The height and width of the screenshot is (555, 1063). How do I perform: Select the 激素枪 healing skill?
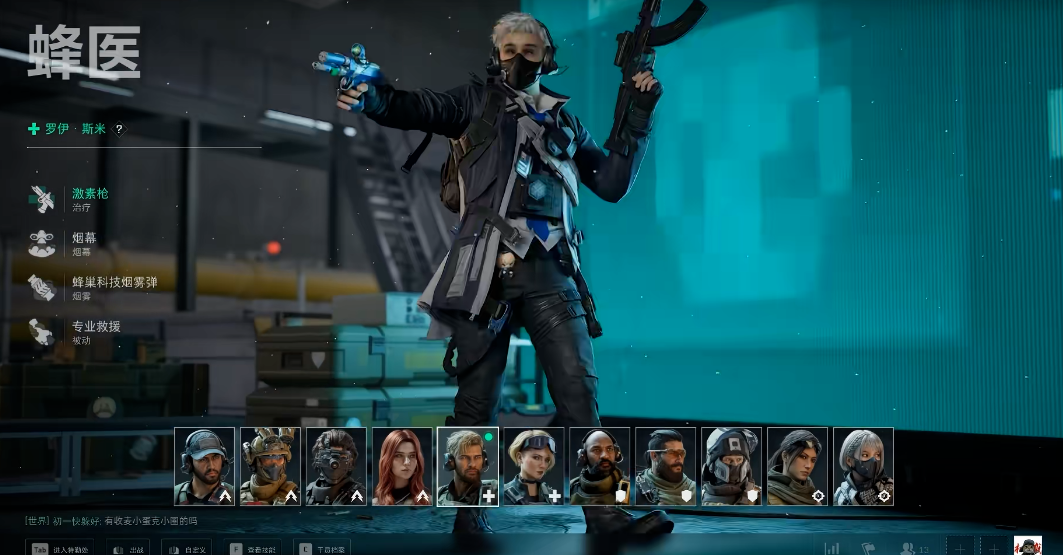coord(89,198)
